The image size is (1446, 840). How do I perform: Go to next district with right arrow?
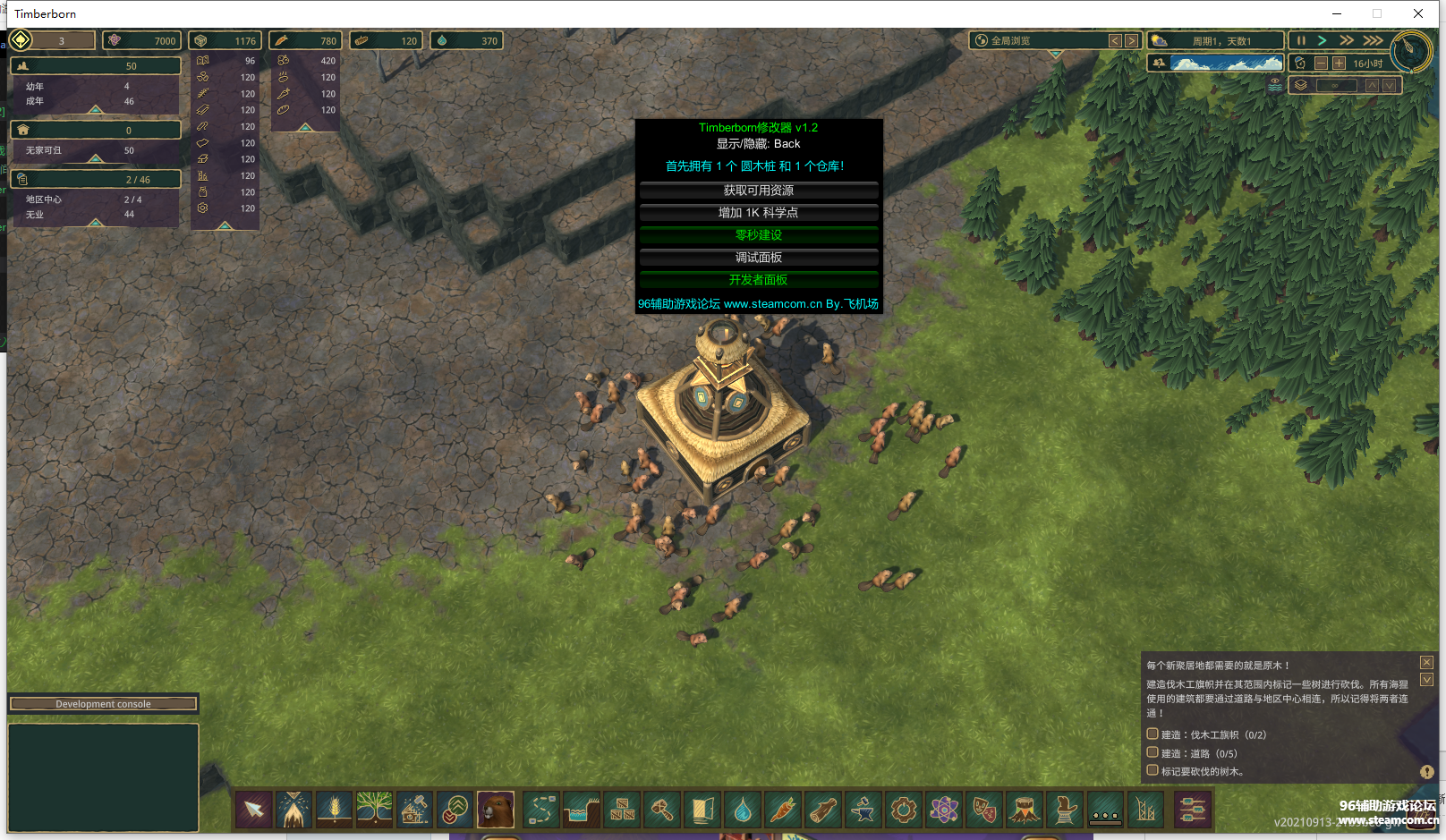1132,40
